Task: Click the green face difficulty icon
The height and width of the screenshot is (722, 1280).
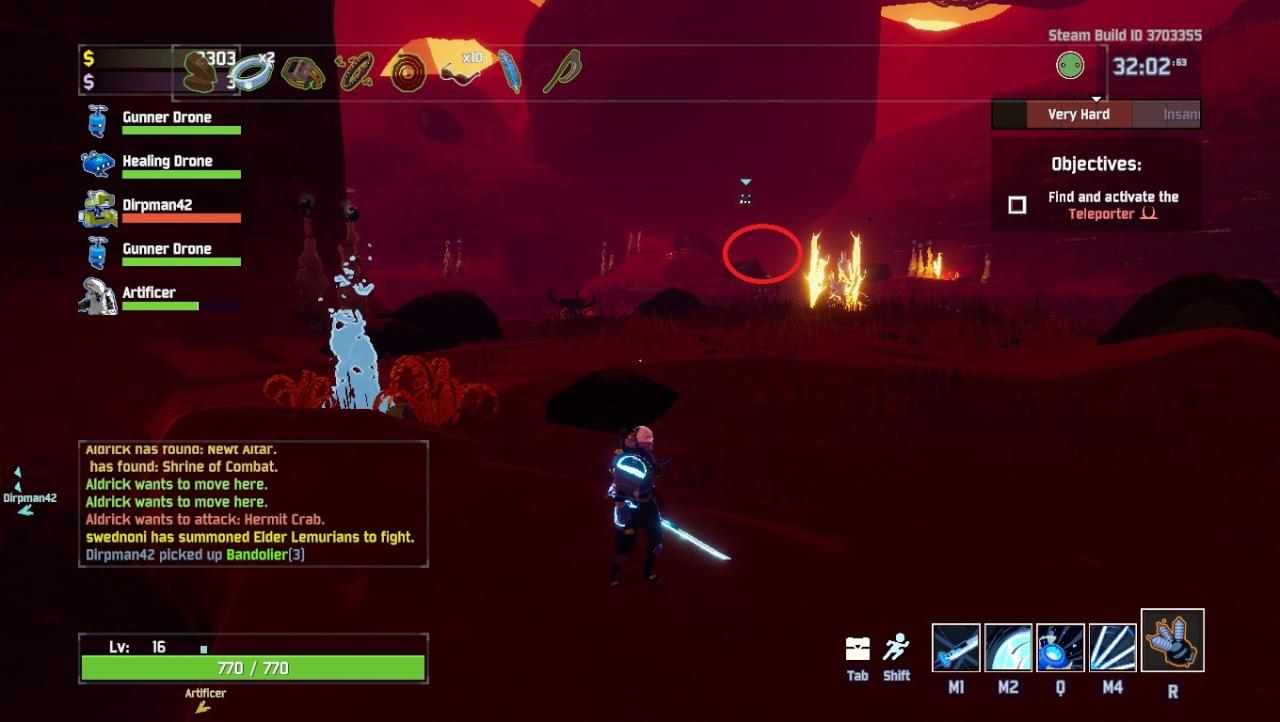Action: (1070, 66)
